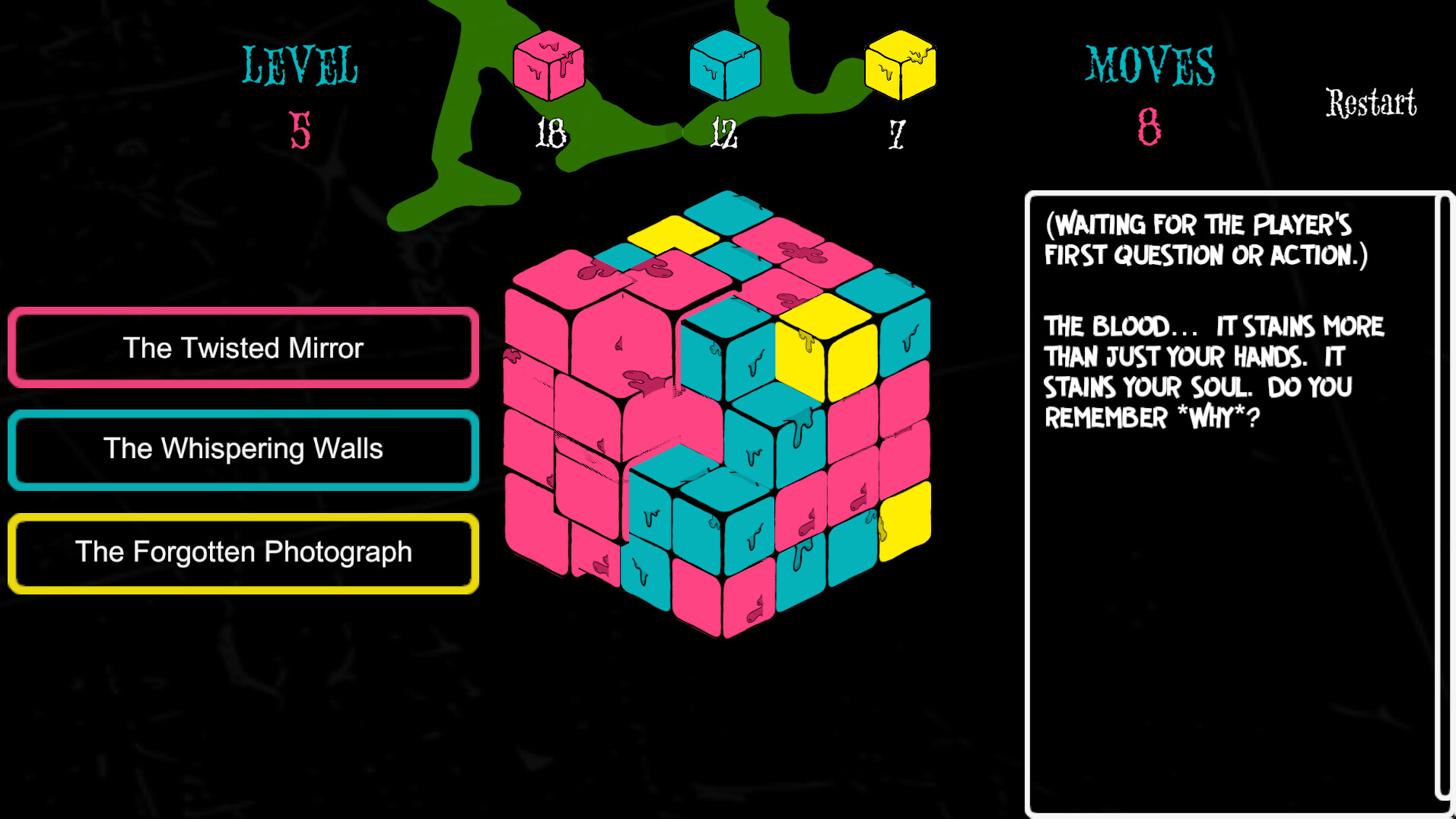
Task: Select The Whispering Walls answer
Action: (243, 449)
